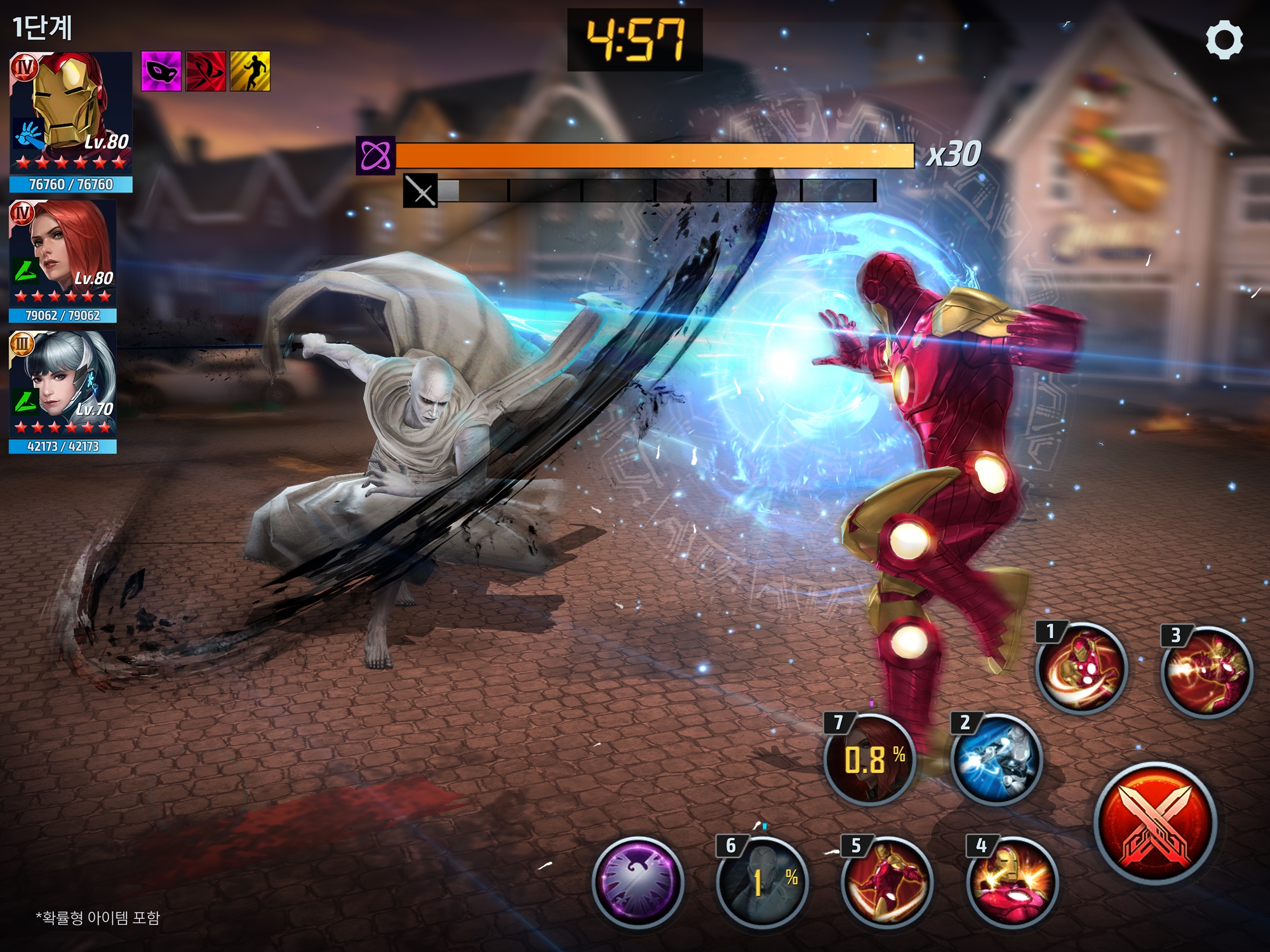Tap the magenta mask buff icon

161,71
